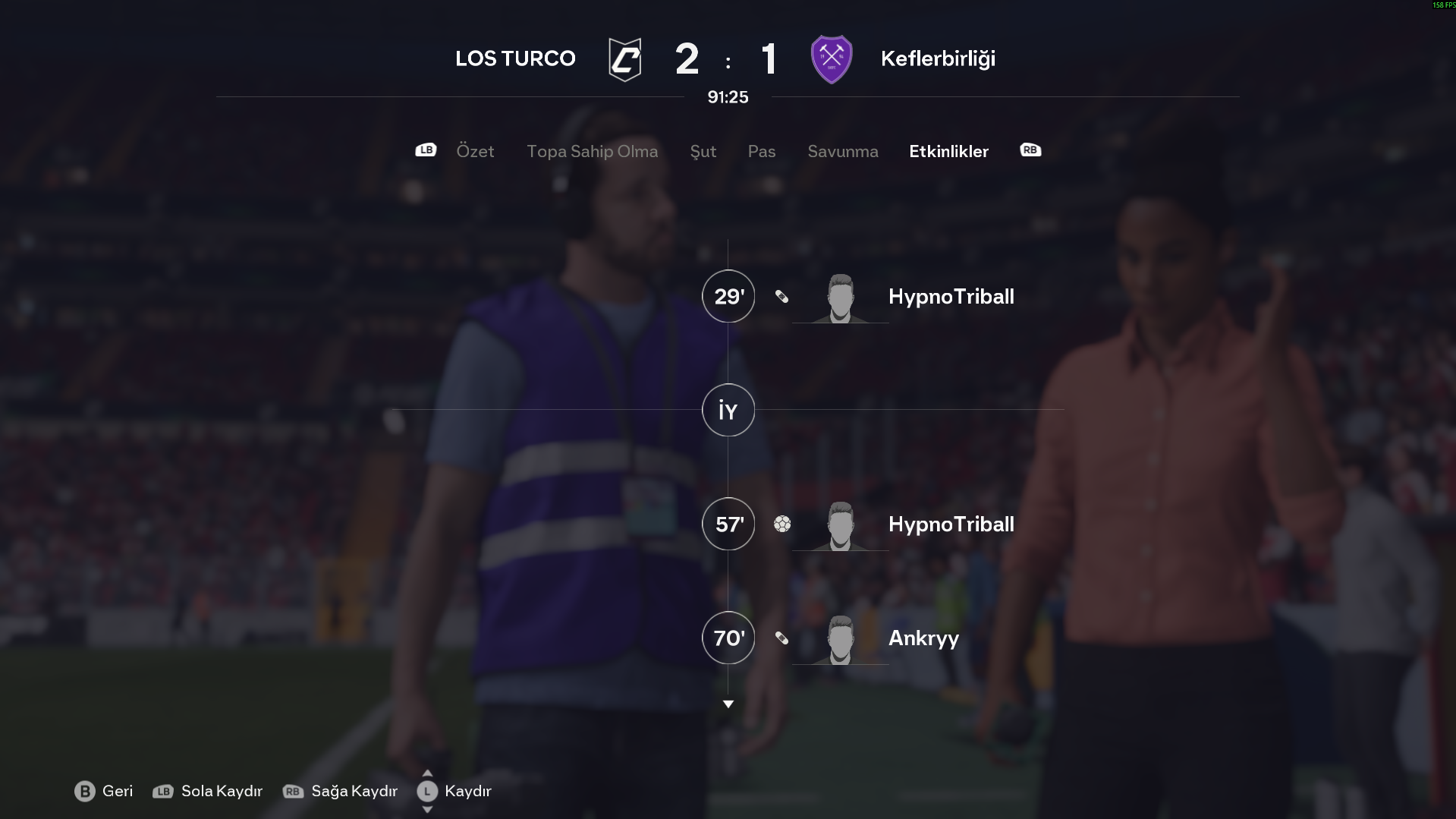Switch to the Savunma tab

coord(842,151)
